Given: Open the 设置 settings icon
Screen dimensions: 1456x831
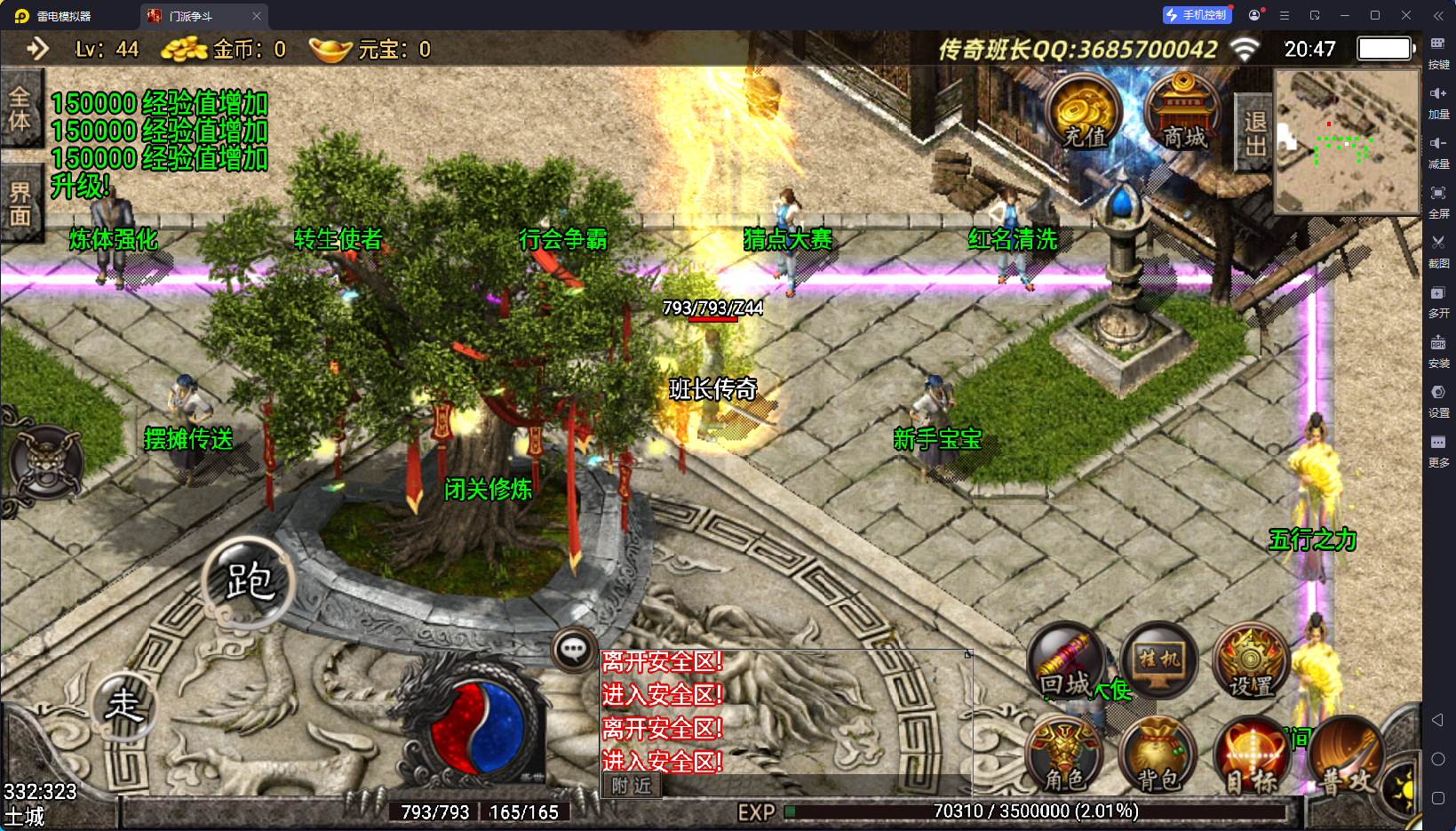Looking at the screenshot, I should point(1251,662).
